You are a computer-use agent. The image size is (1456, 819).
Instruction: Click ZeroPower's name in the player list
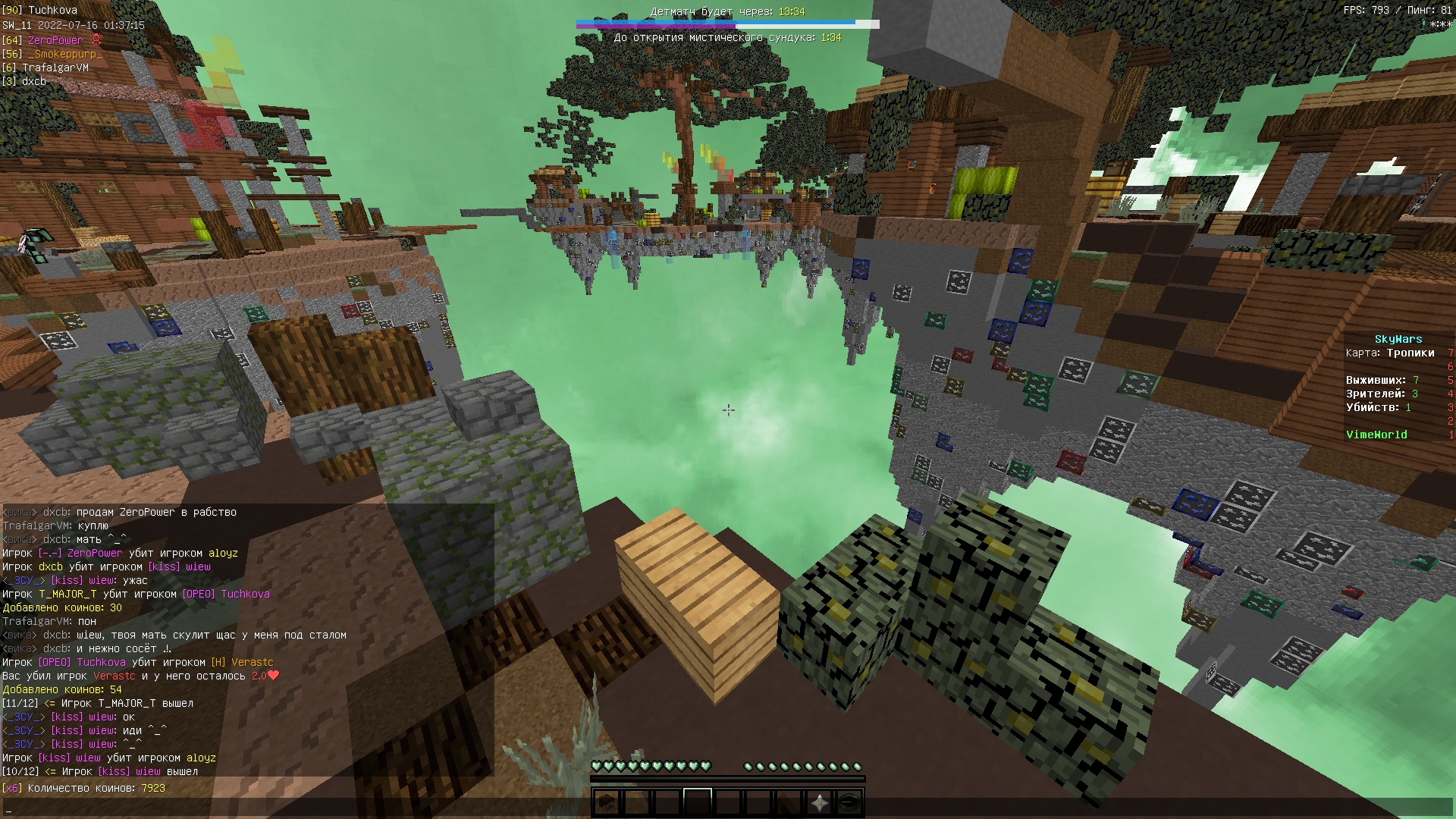55,40
